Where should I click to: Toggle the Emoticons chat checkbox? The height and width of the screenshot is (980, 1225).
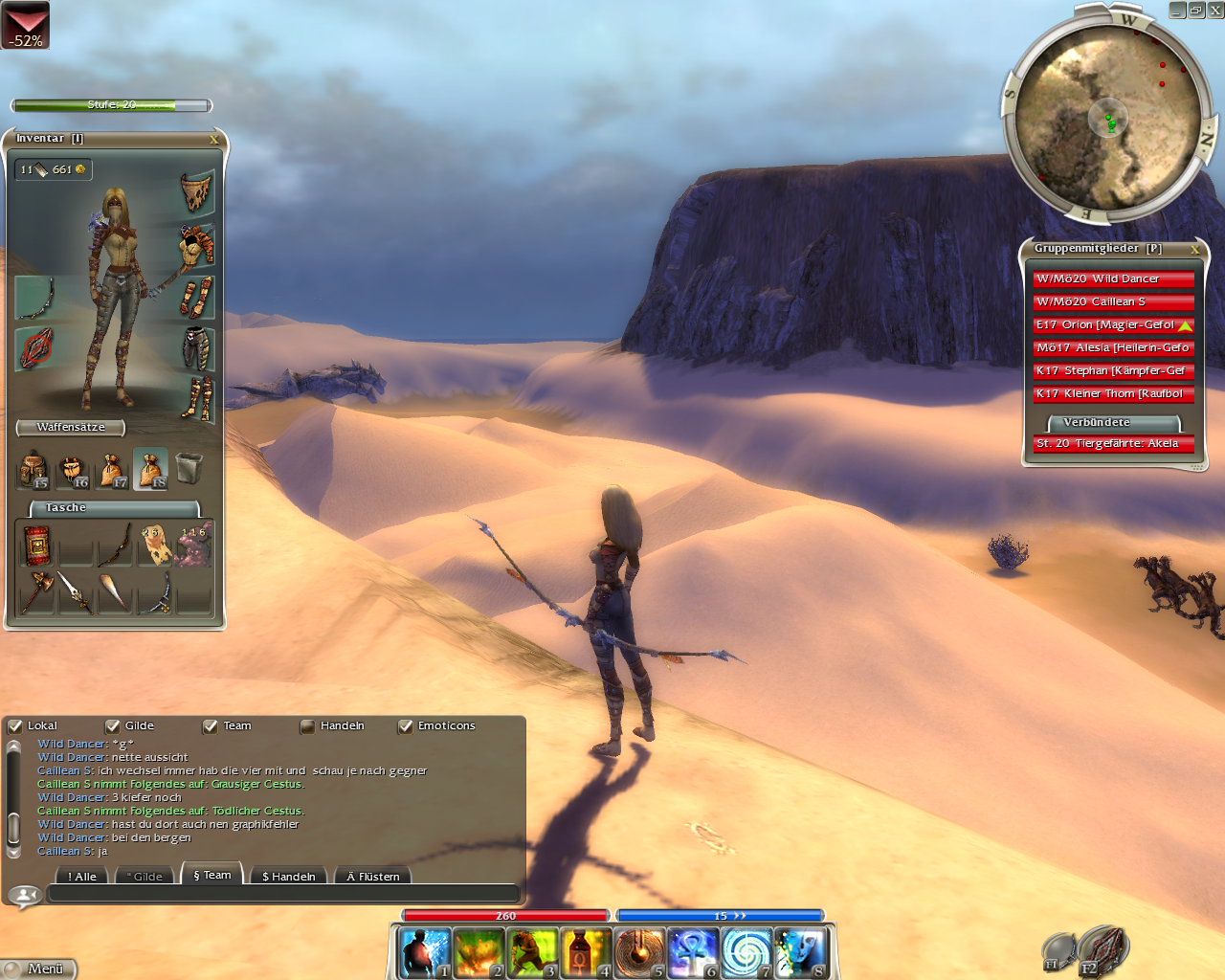pos(406,726)
